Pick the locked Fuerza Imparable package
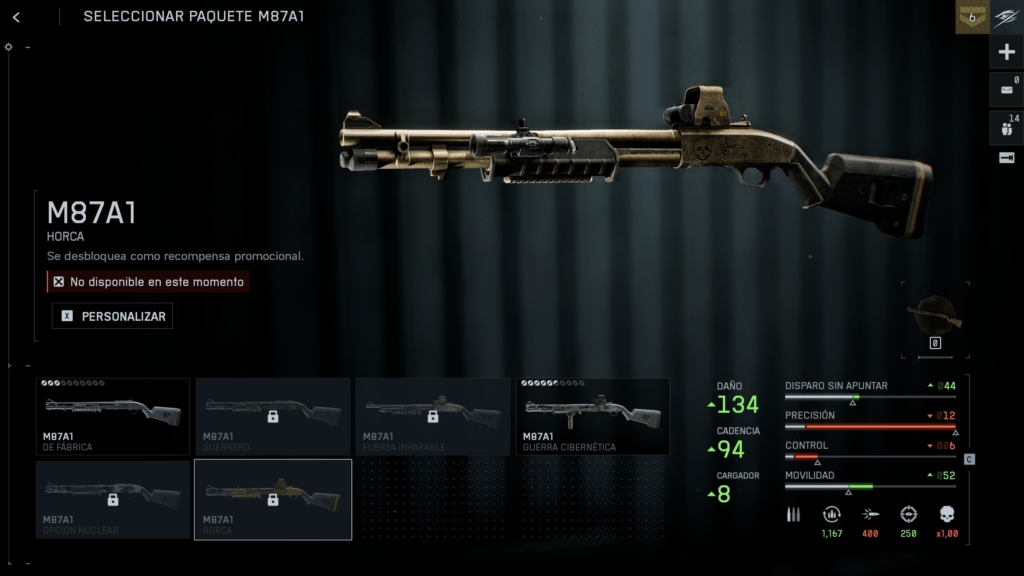This screenshot has width=1024, height=576. pos(432,416)
